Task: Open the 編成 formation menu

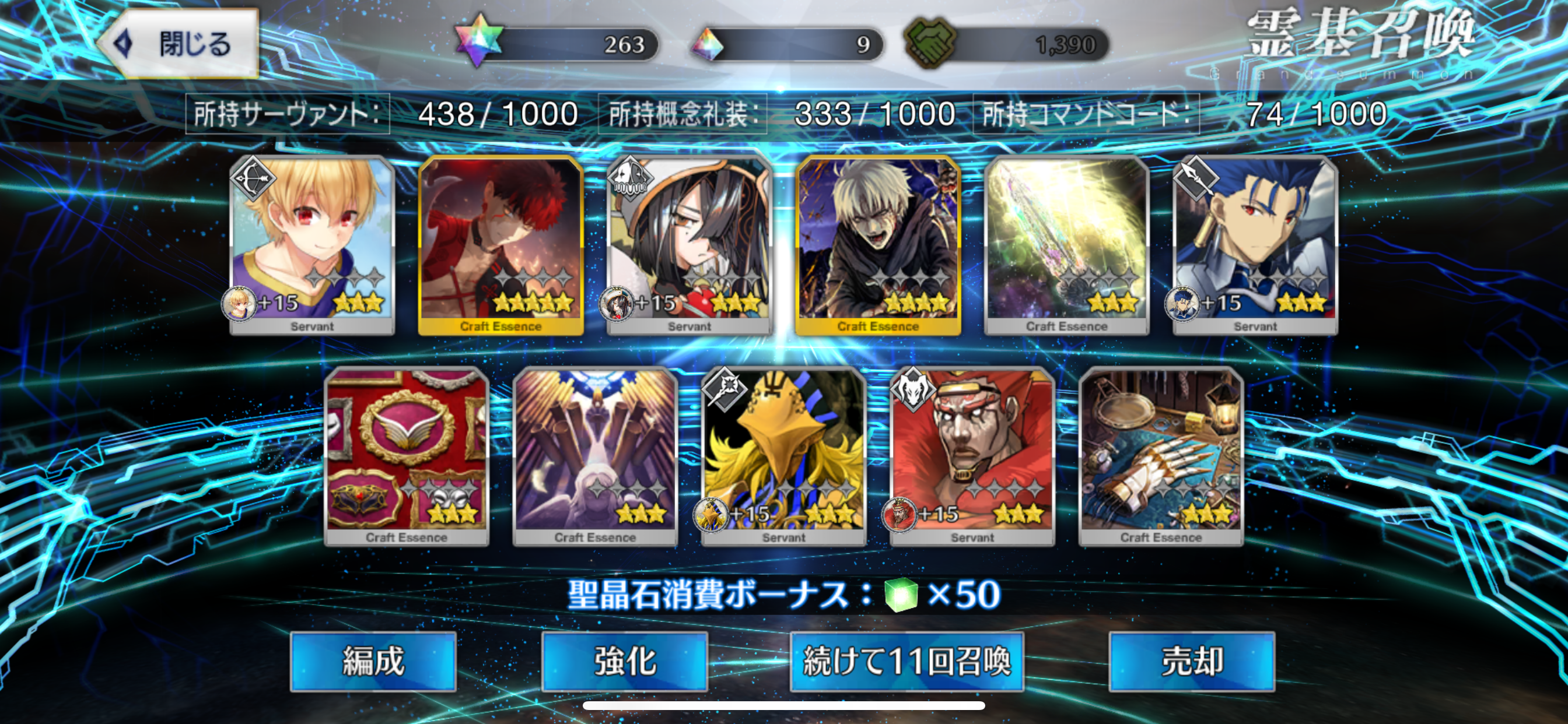Action: (373, 660)
